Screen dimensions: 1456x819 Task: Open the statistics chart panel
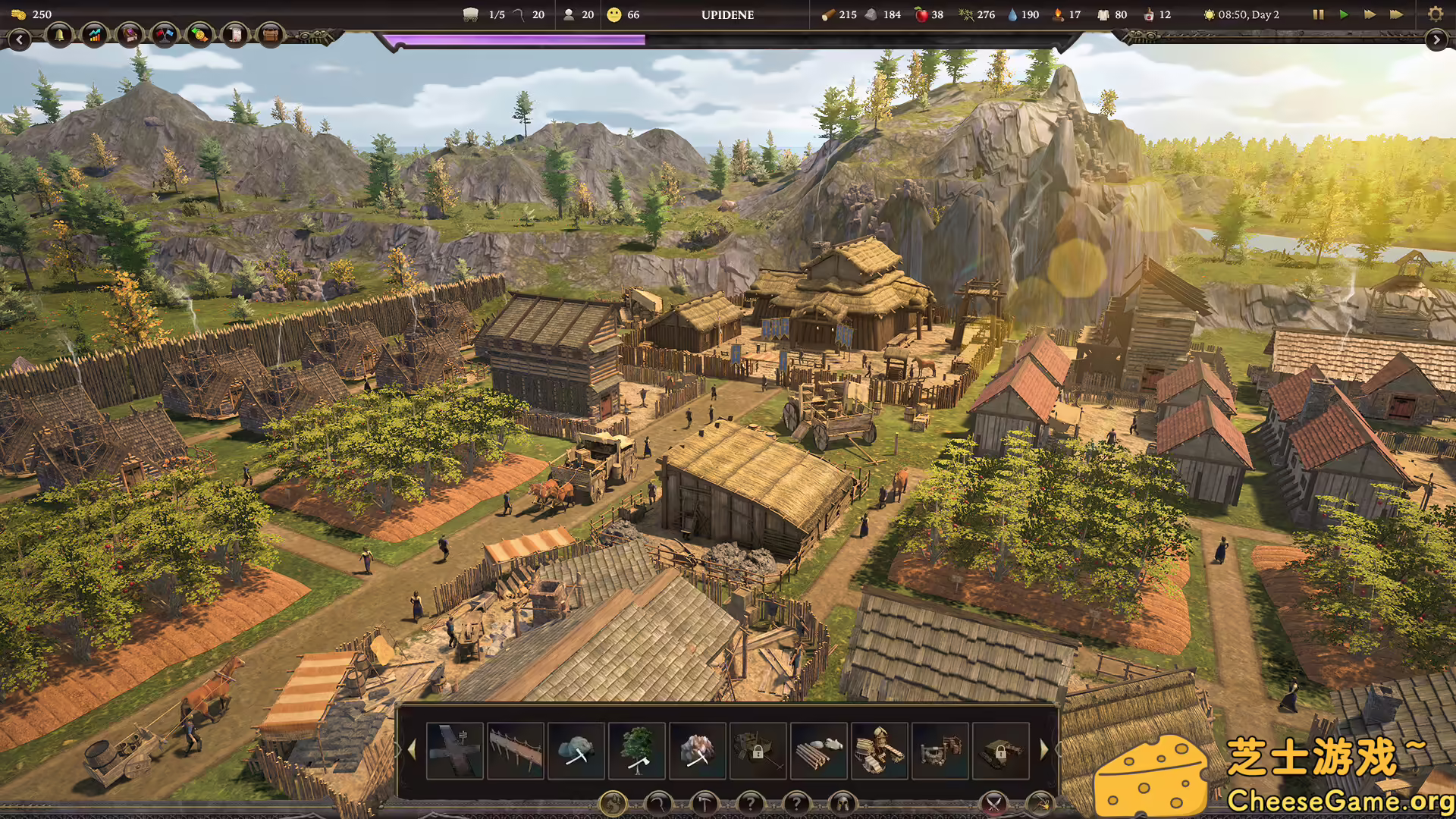coord(94,35)
